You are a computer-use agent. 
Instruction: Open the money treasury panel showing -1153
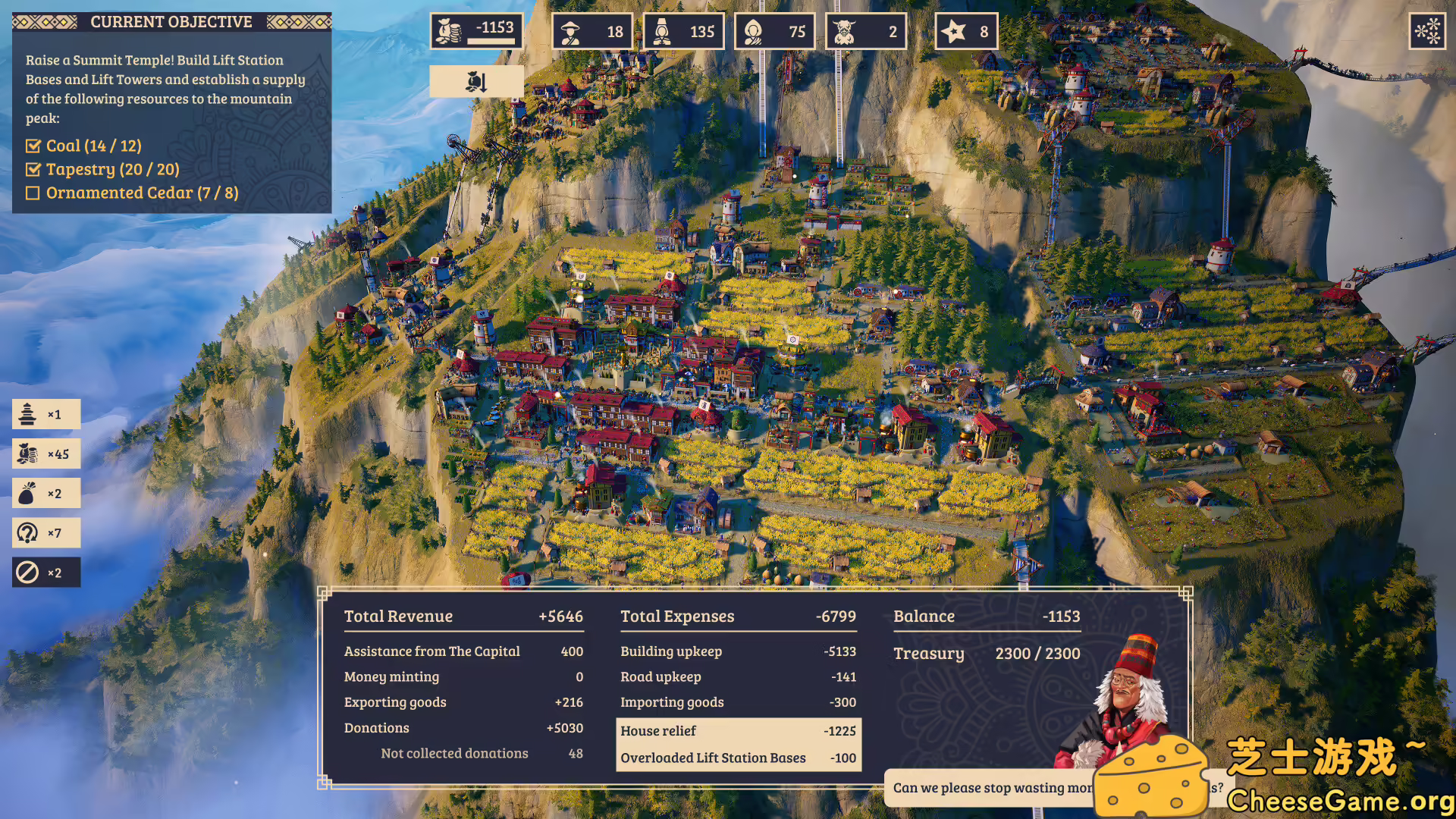pos(476,30)
